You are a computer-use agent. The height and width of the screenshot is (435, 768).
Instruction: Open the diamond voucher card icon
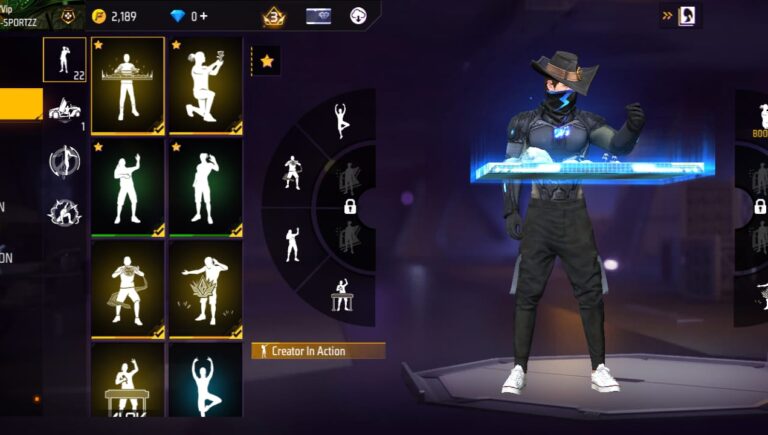[x=318, y=16]
